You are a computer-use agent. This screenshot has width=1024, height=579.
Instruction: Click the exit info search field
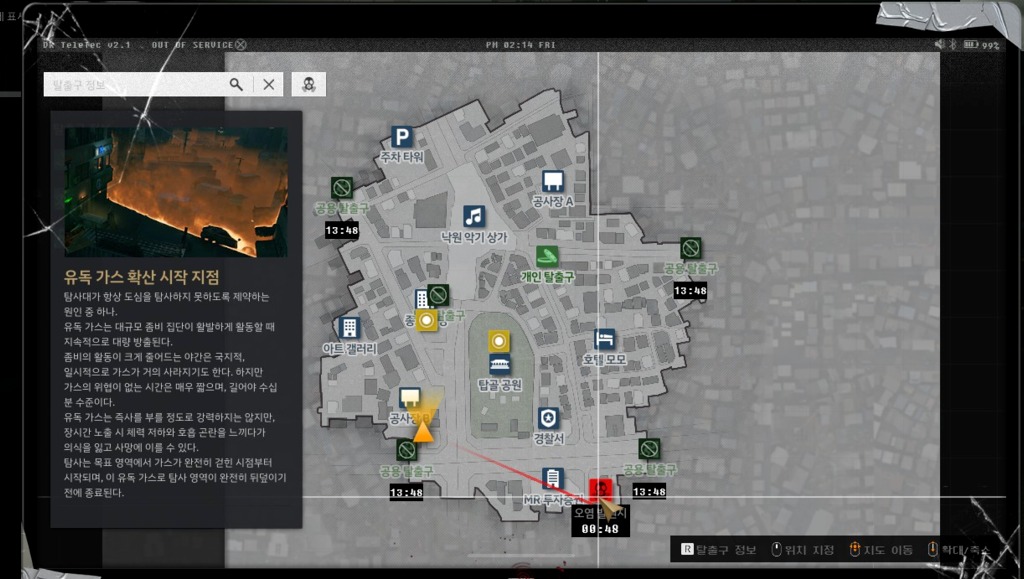pos(135,85)
